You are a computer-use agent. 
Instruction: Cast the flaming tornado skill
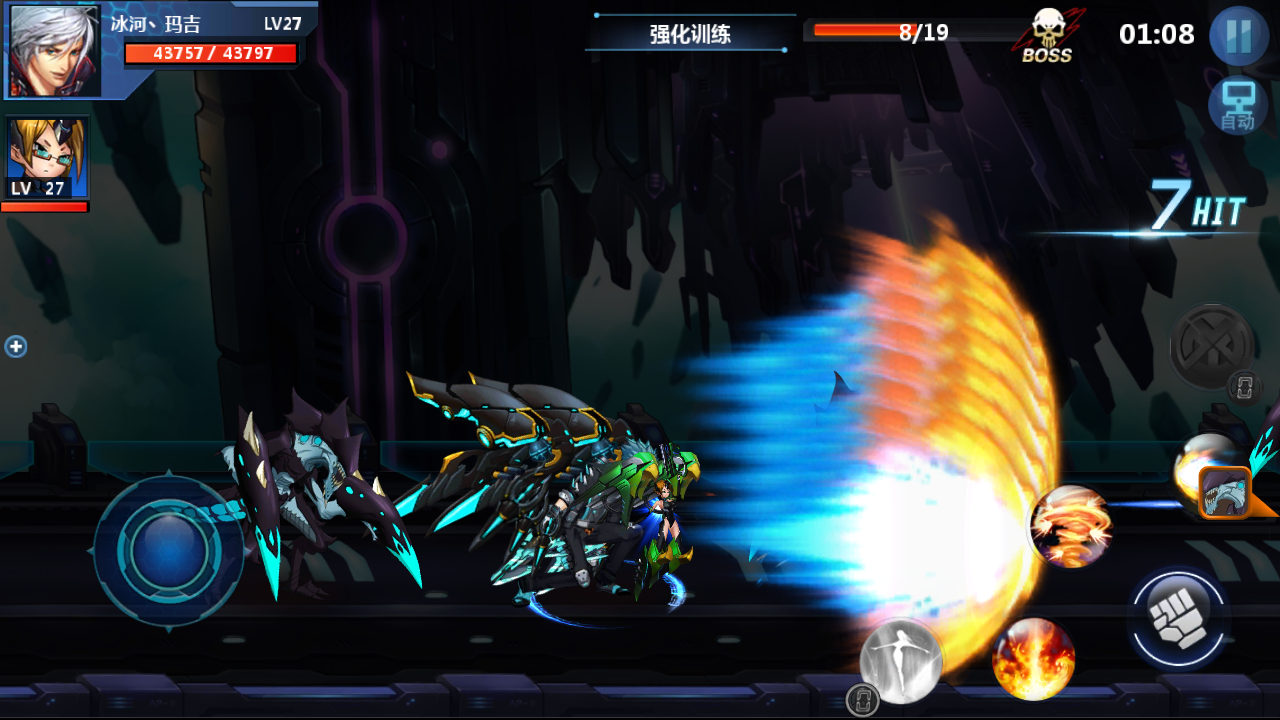[1070, 526]
